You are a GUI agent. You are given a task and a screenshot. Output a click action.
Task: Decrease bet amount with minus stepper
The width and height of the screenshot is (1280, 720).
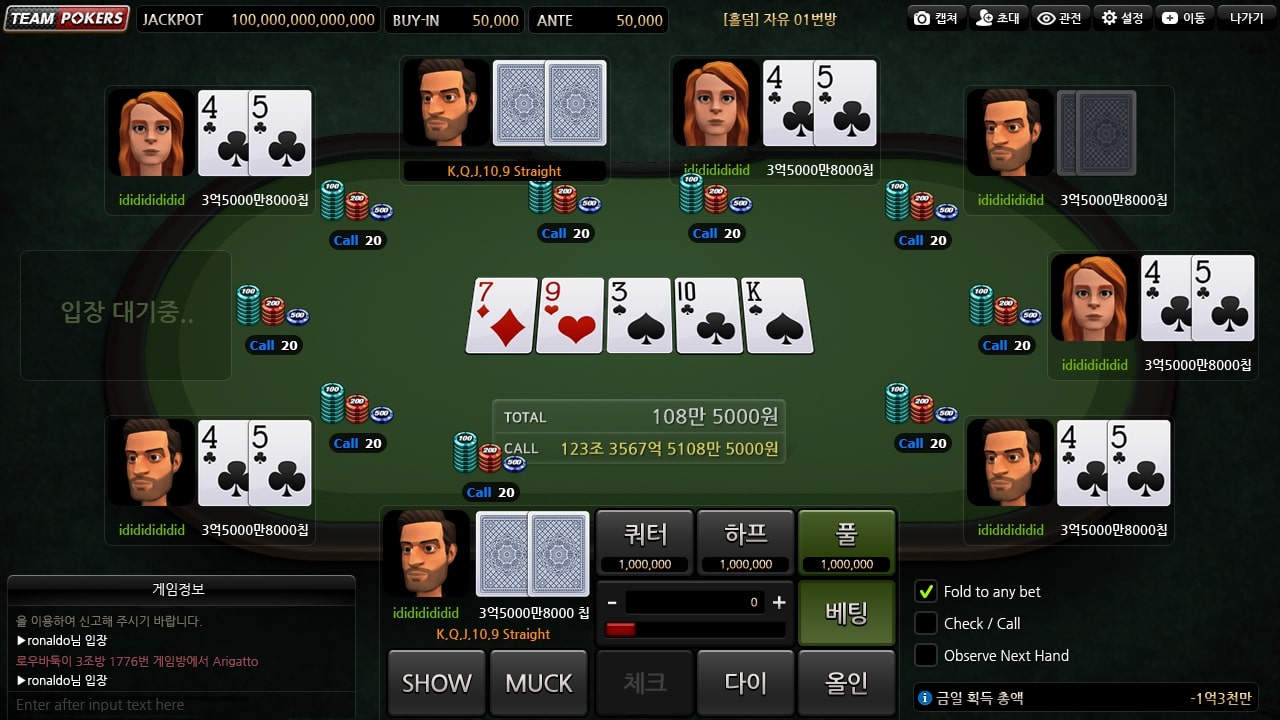[x=612, y=602]
